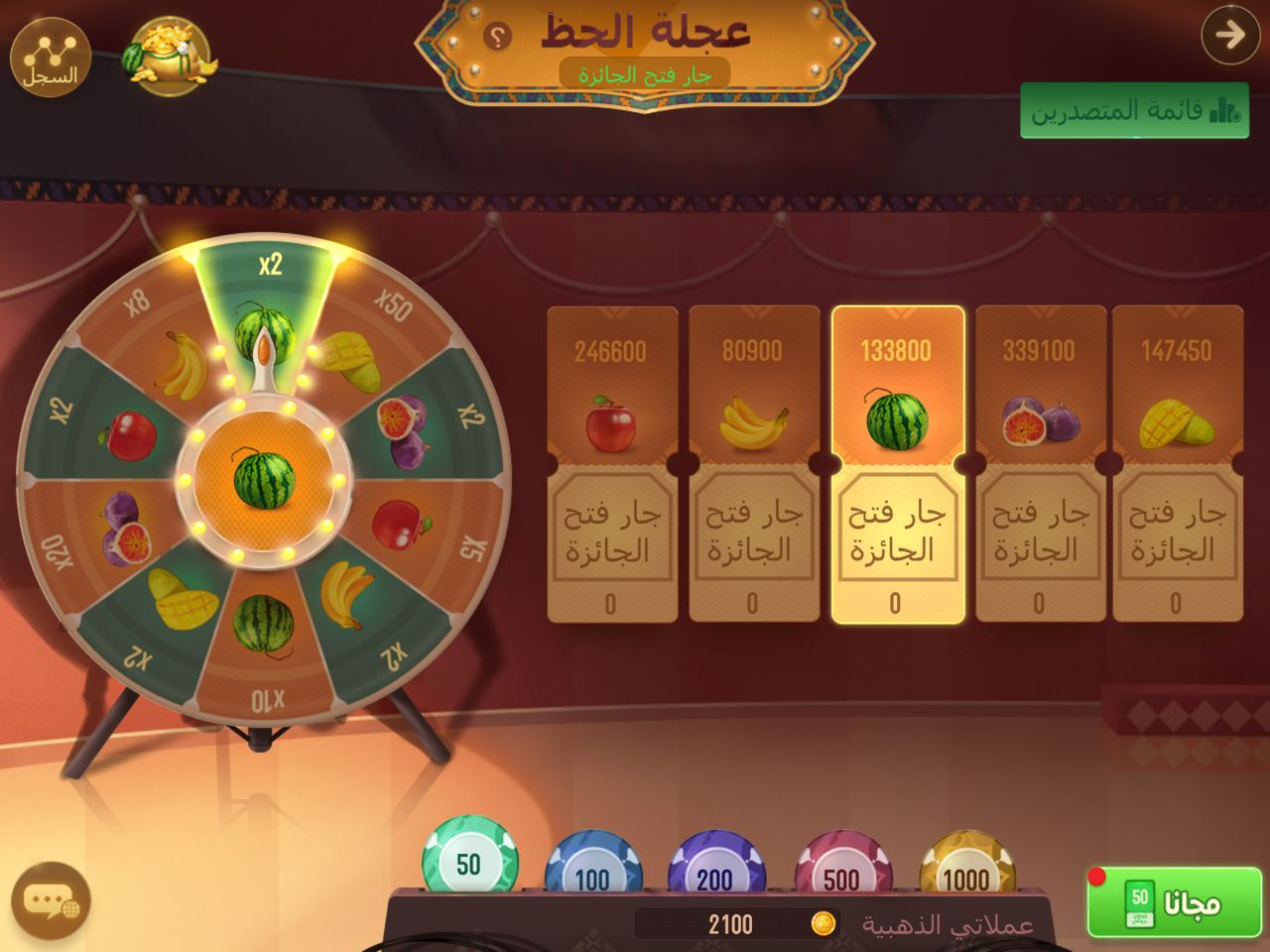Open the قائمة المتصدرين leaderboard
The image size is (1270, 952).
click(1134, 110)
